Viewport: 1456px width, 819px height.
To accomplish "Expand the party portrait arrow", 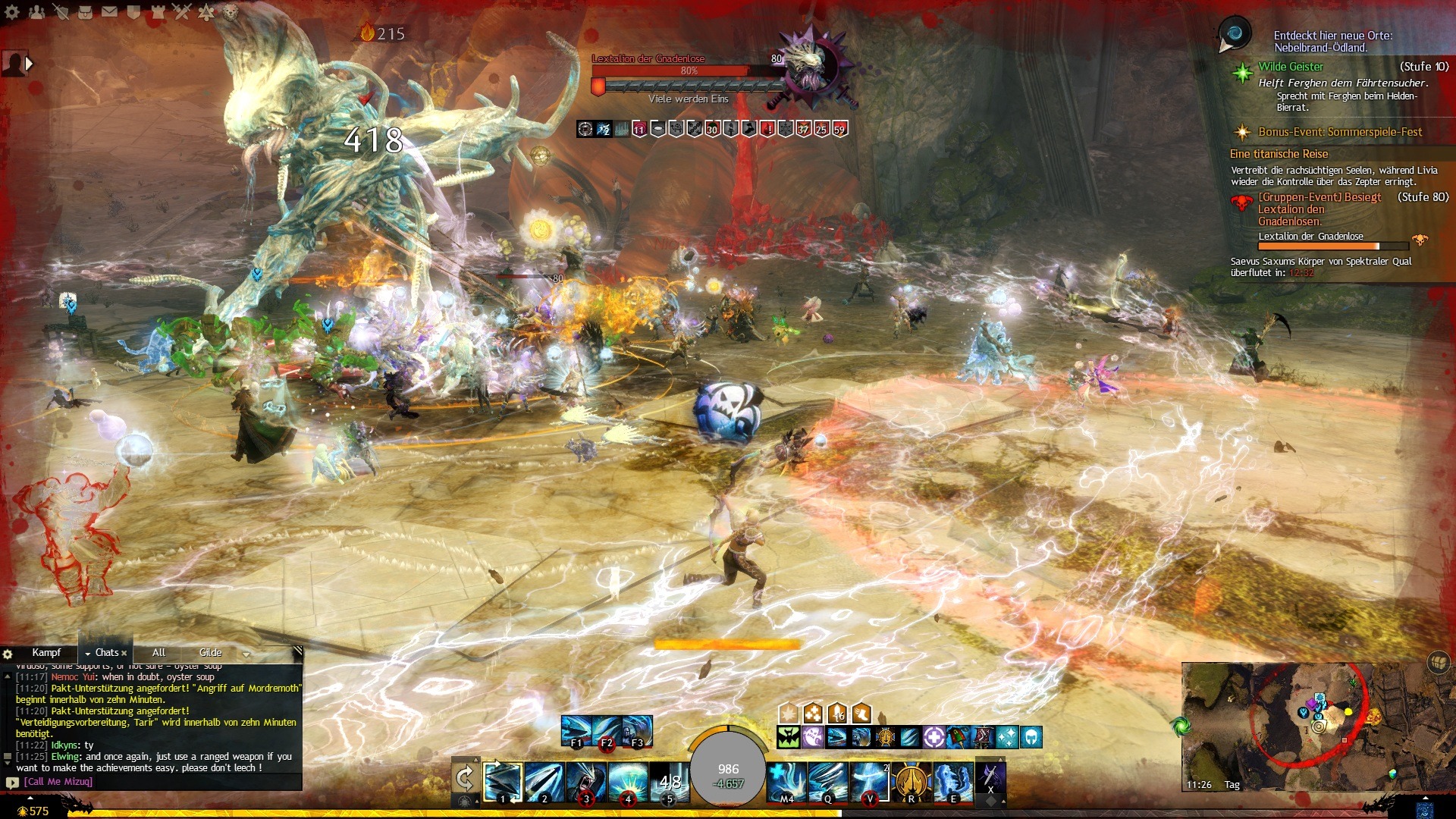I will tap(30, 64).
